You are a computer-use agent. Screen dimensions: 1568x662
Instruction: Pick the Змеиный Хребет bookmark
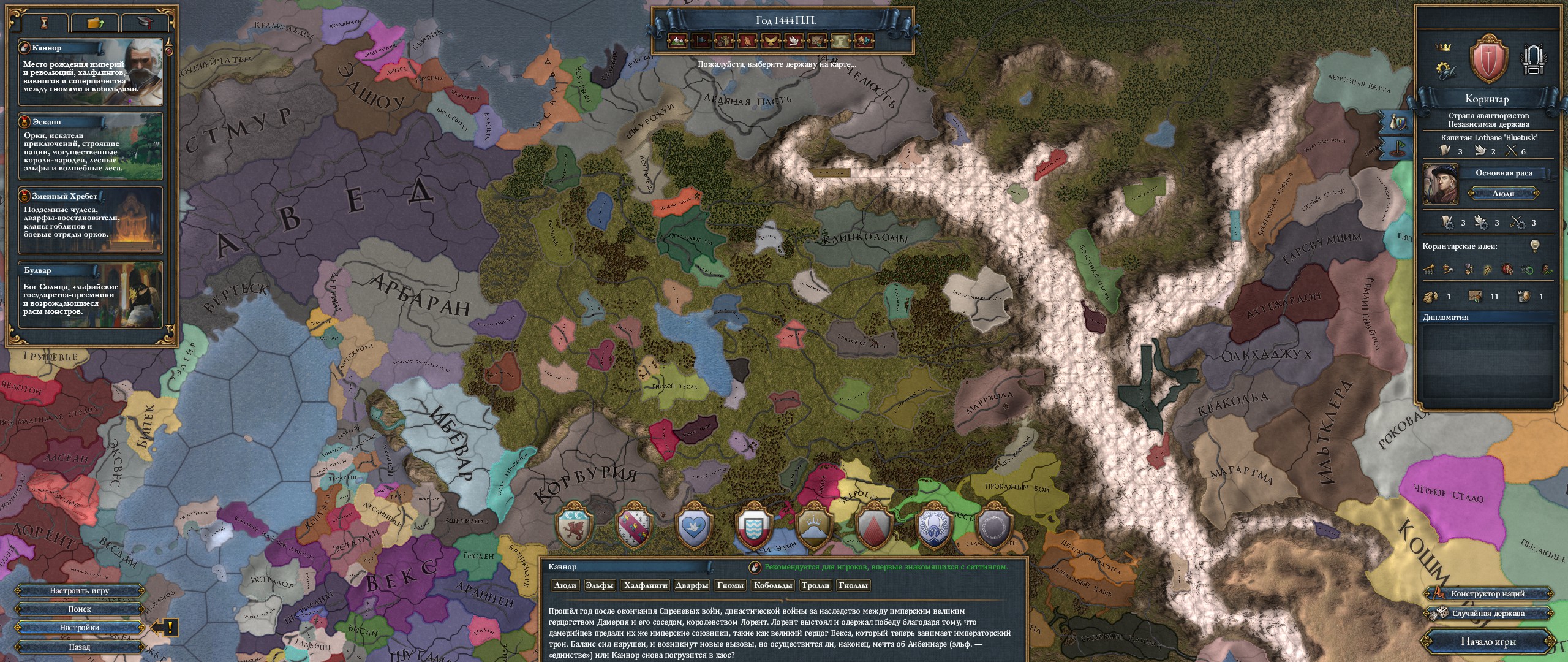[x=91, y=221]
